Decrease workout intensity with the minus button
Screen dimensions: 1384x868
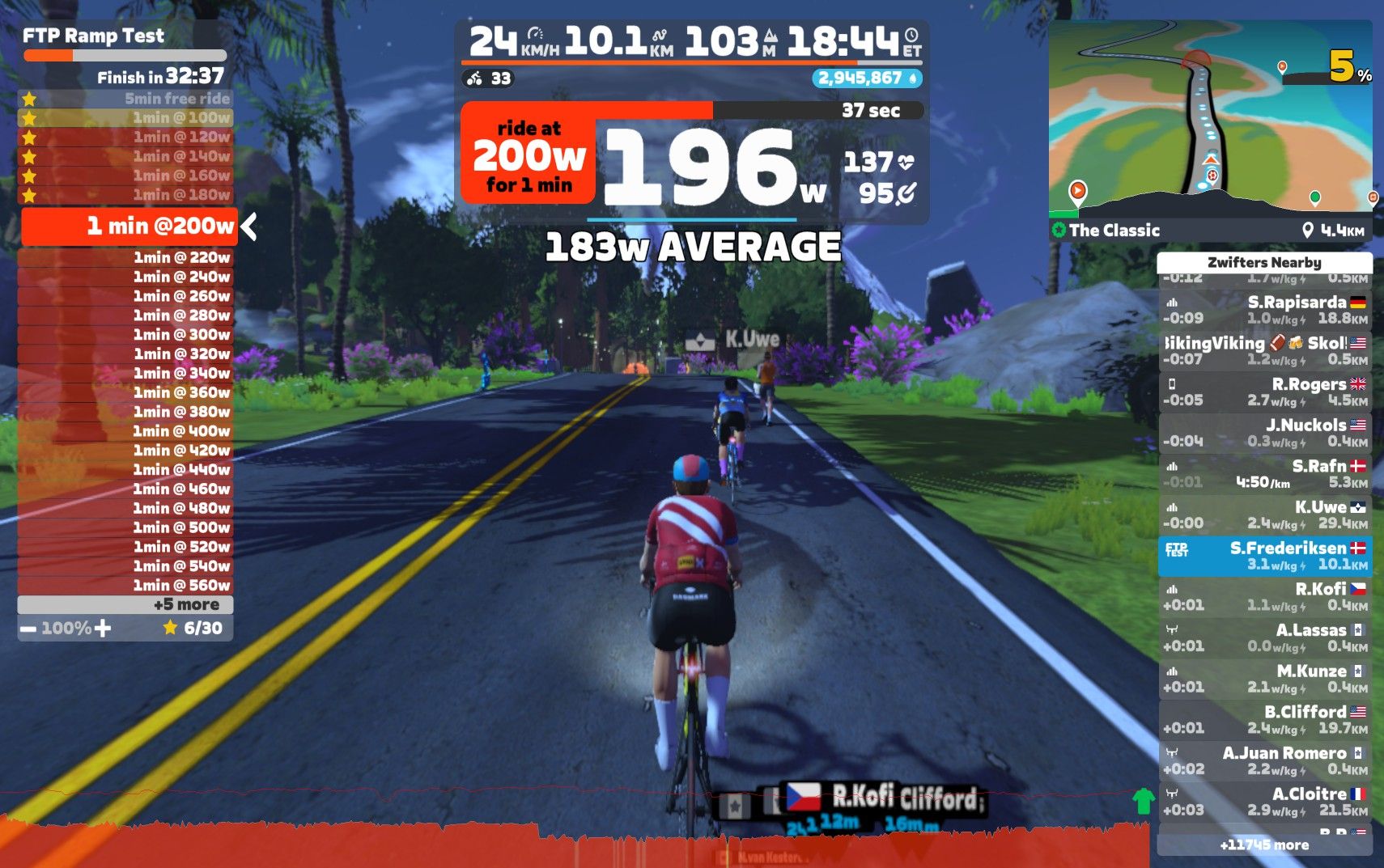tap(29, 629)
